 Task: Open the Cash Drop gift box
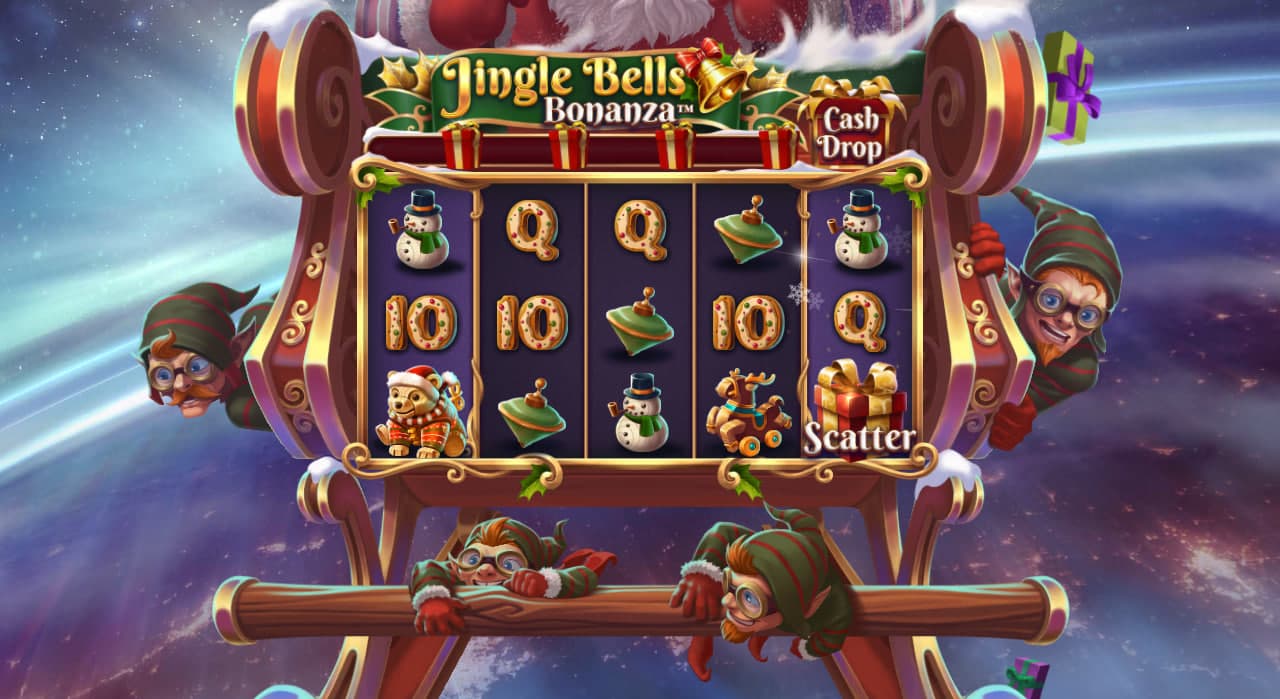coord(852,131)
